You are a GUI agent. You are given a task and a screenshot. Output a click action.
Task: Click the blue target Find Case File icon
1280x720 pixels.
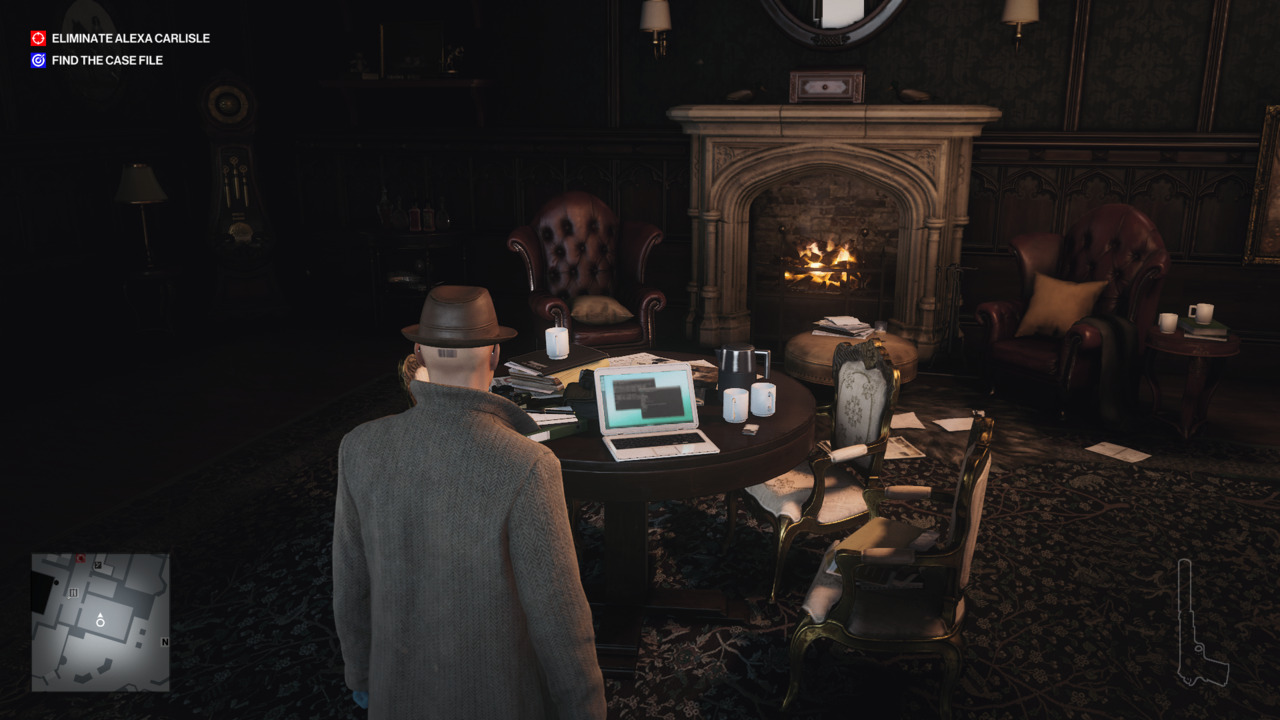click(37, 61)
